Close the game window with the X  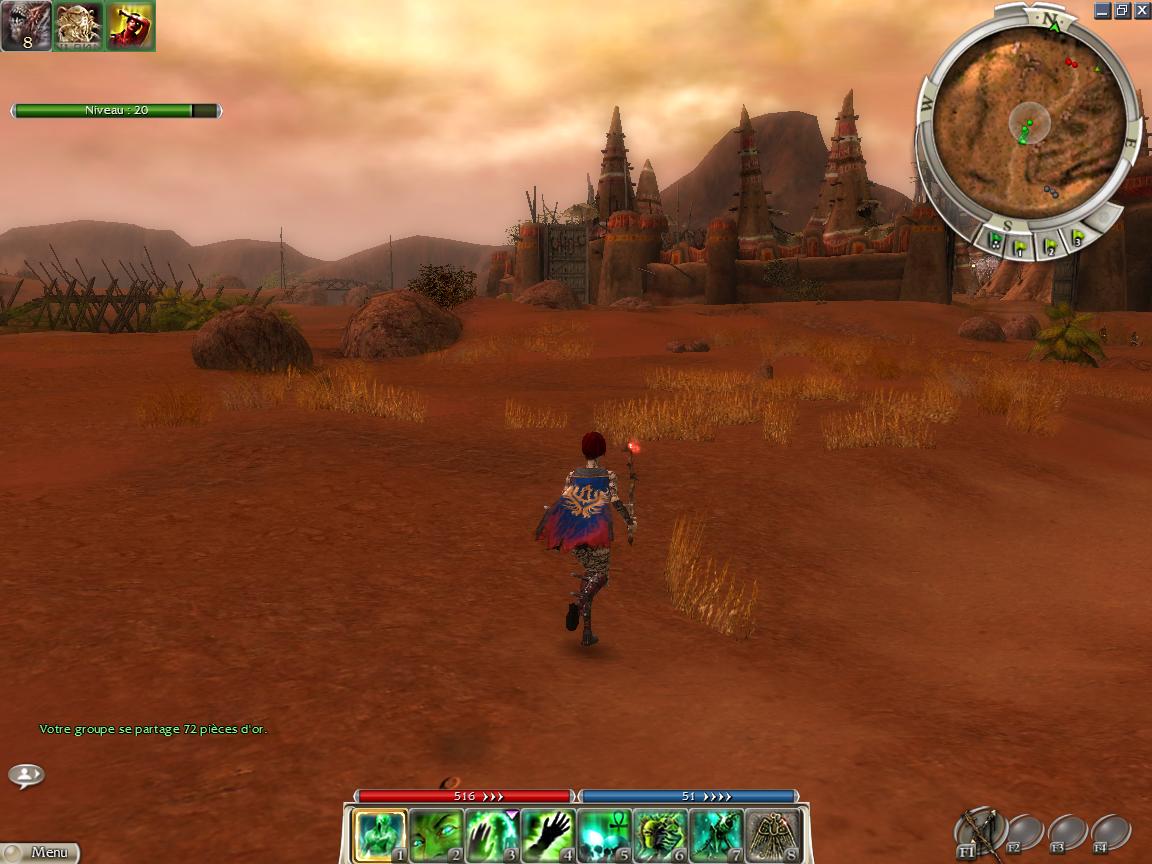click(x=1141, y=10)
